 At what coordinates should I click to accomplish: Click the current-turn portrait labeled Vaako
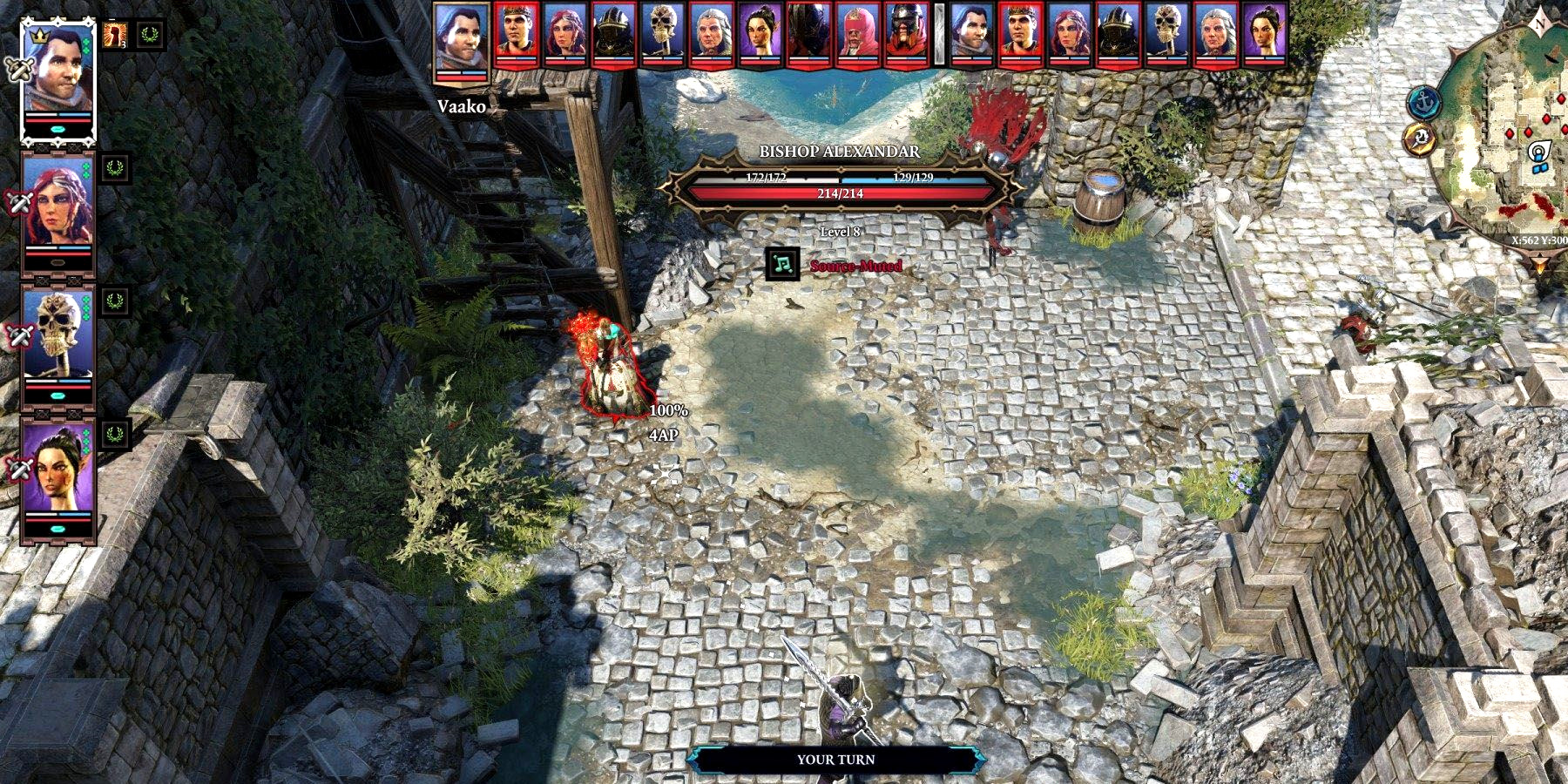pyautogui.click(x=462, y=42)
